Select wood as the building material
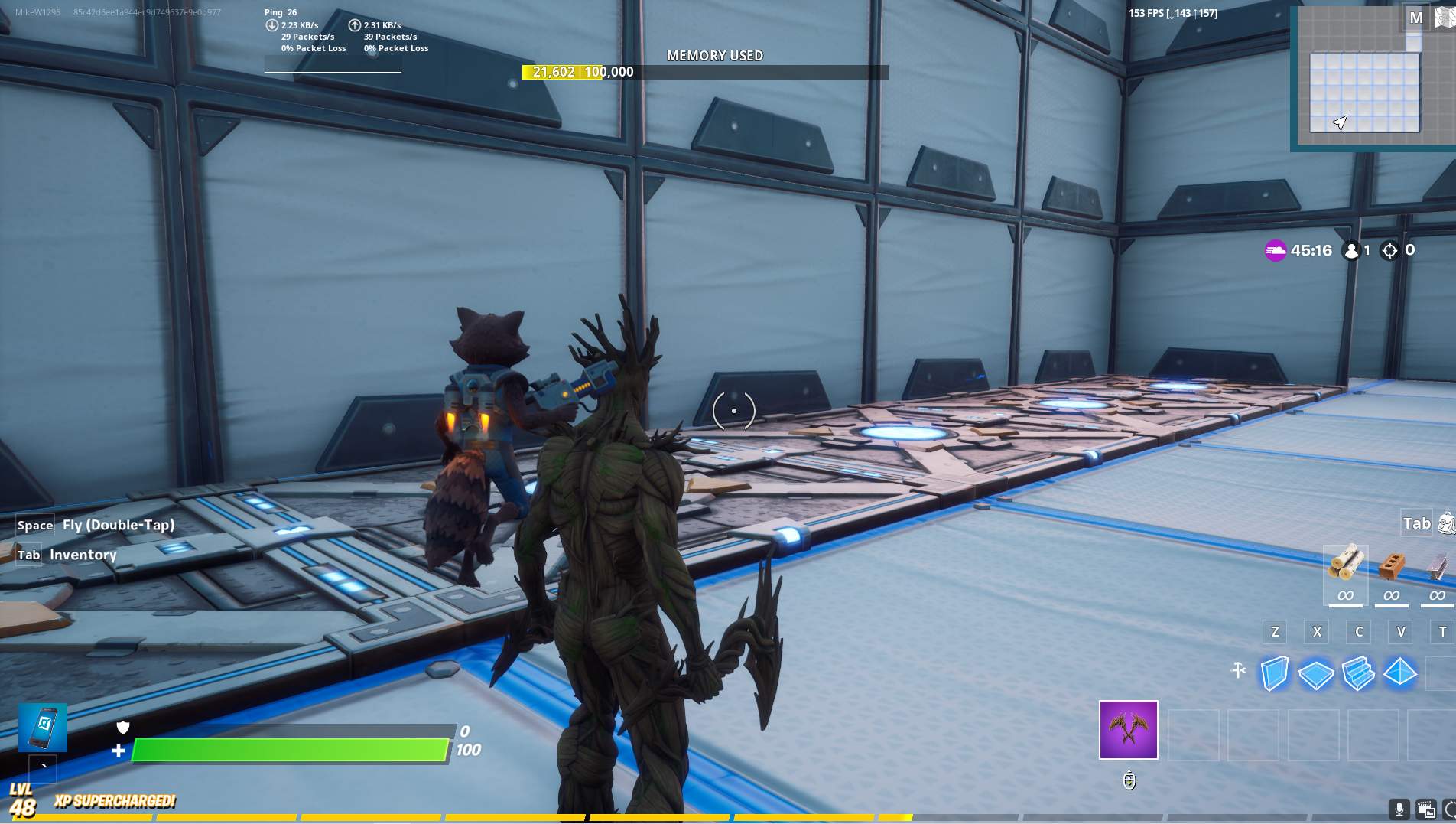This screenshot has width=1456, height=824. (x=1345, y=566)
